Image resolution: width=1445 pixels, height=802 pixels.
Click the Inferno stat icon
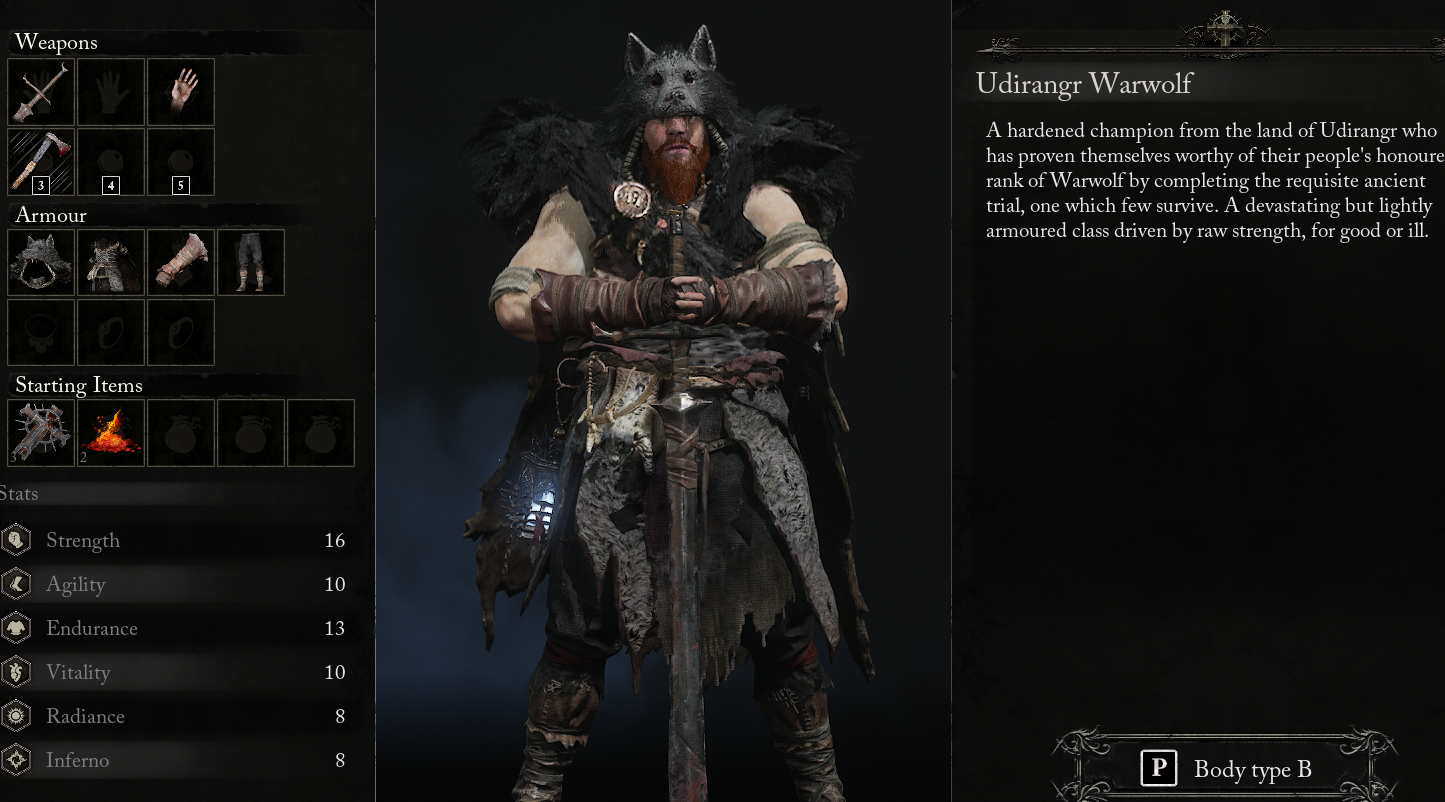[18, 760]
